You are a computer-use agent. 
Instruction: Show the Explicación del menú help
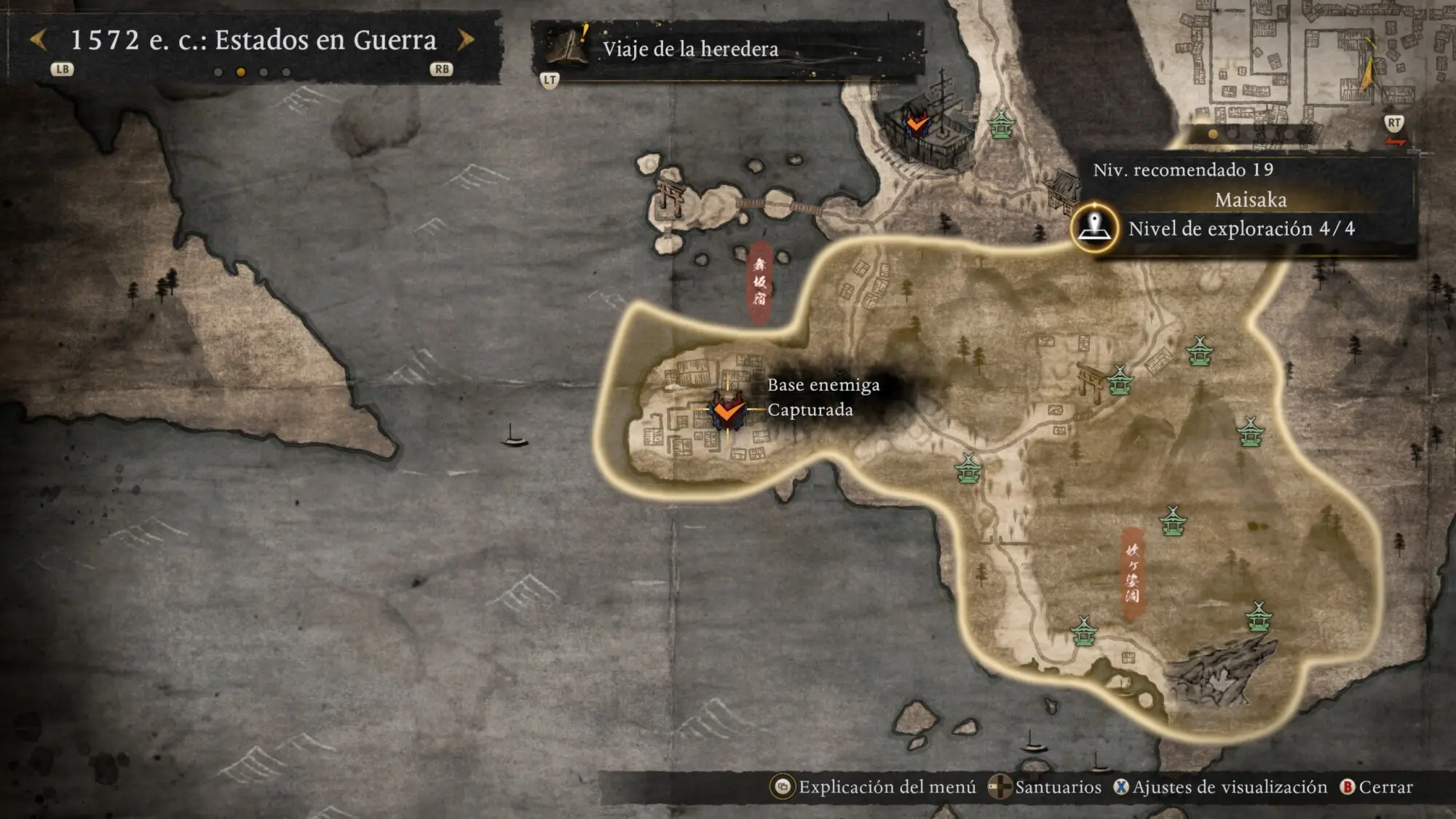tap(874, 787)
